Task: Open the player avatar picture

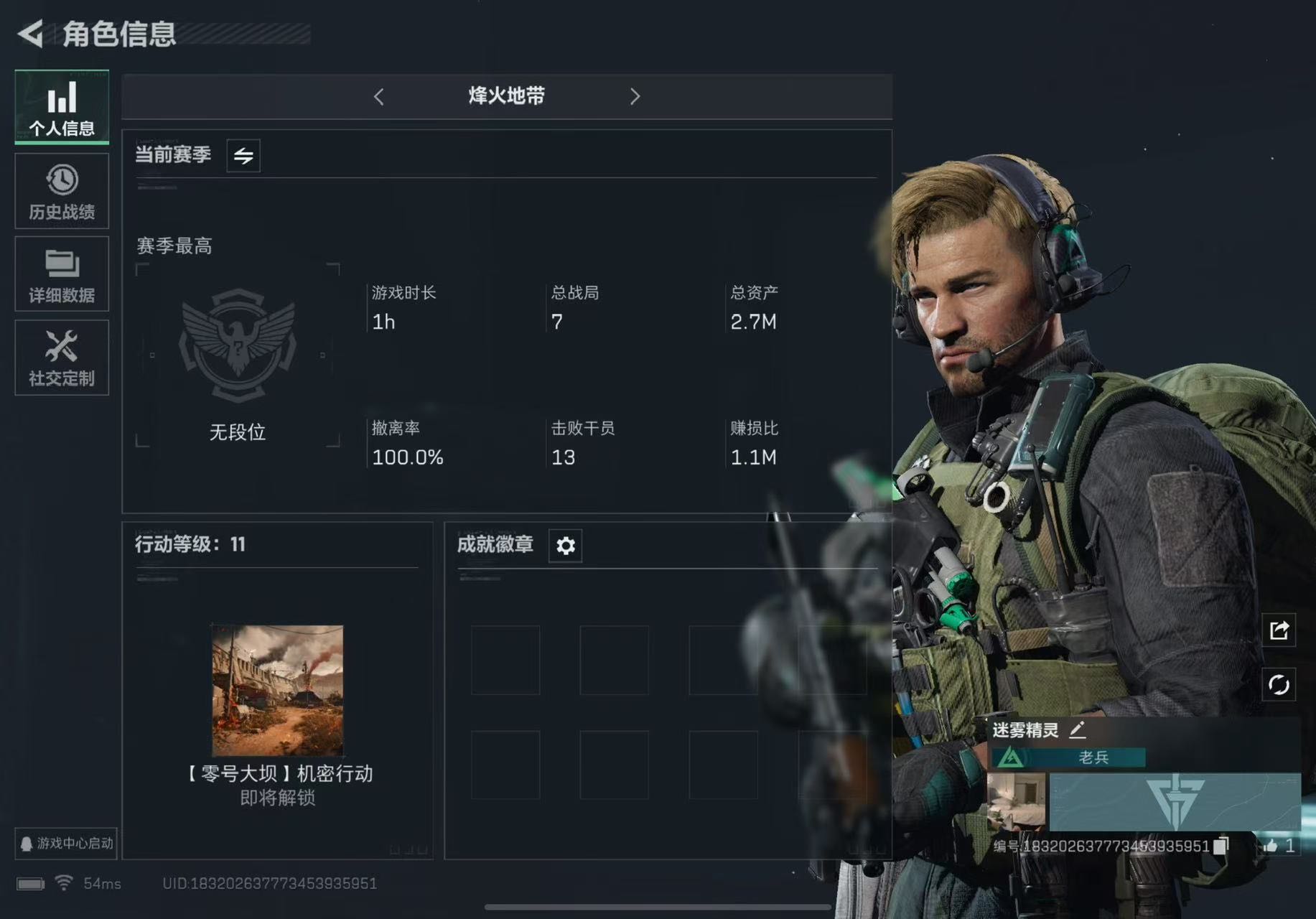Action: point(1017,801)
